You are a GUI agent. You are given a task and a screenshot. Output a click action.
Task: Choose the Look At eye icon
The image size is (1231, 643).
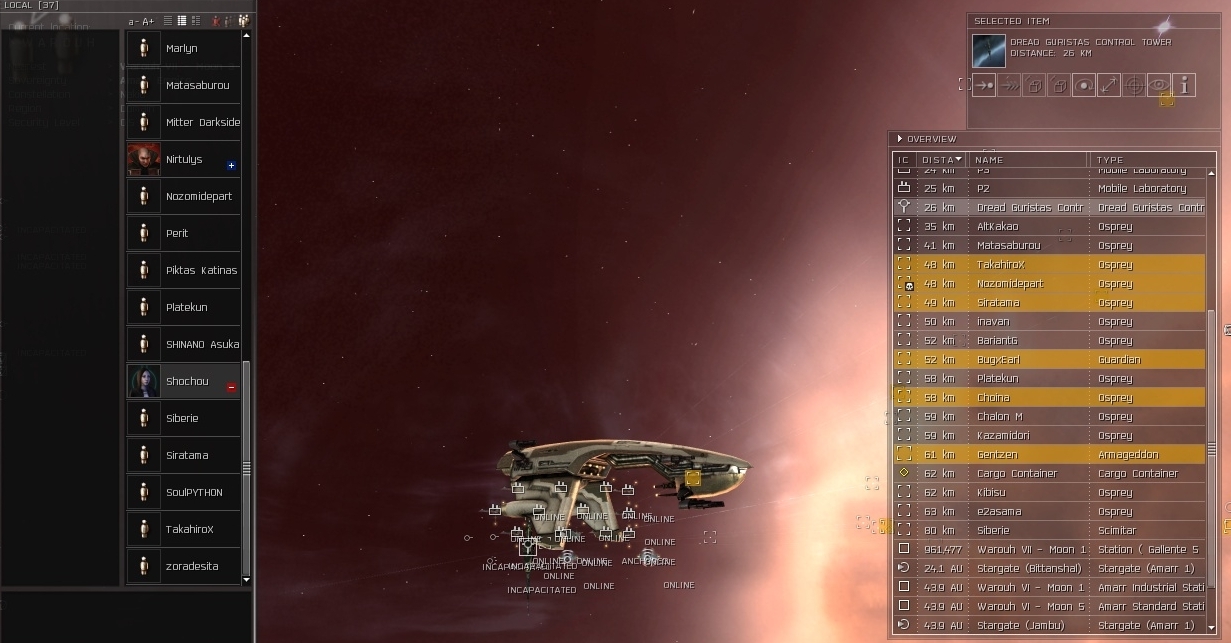pos(1158,86)
